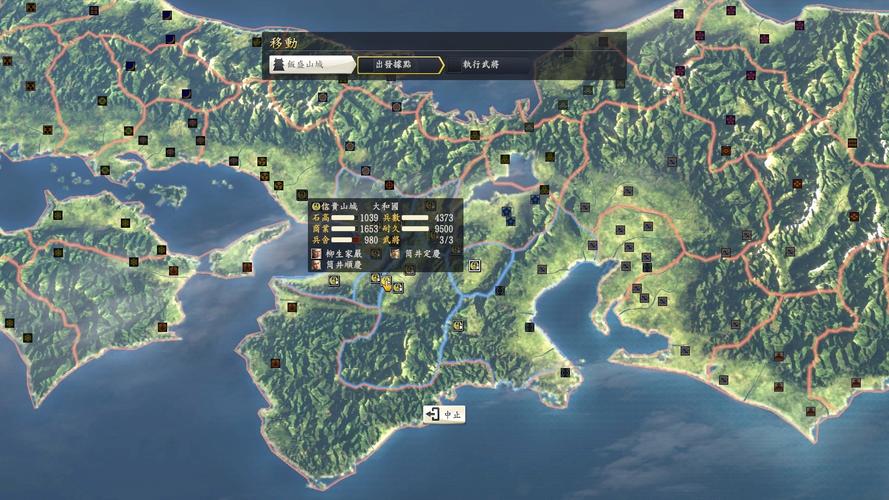Choose the 出發據點 step in the move bar

[x=398, y=65]
